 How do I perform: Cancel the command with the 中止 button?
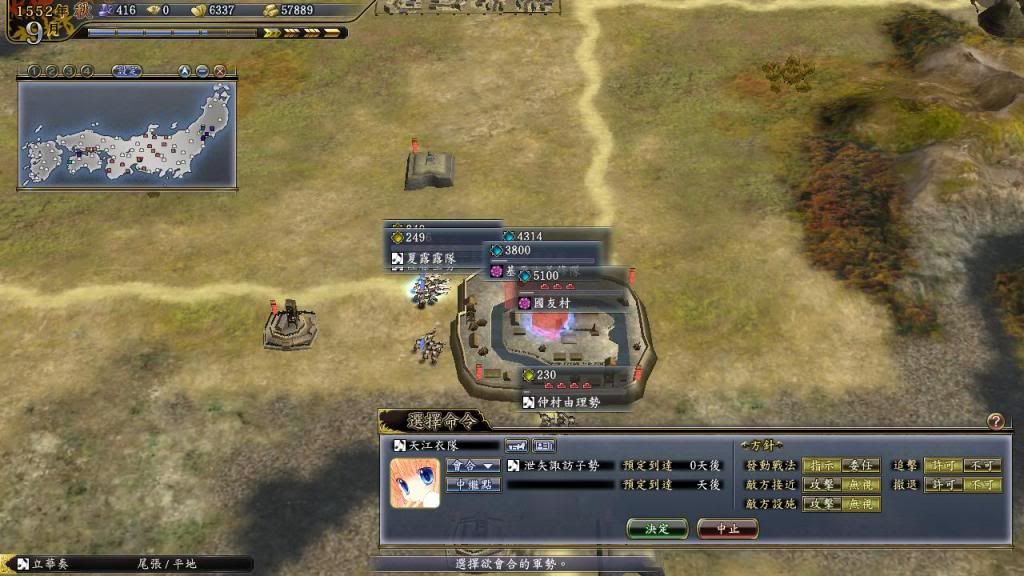(727, 528)
